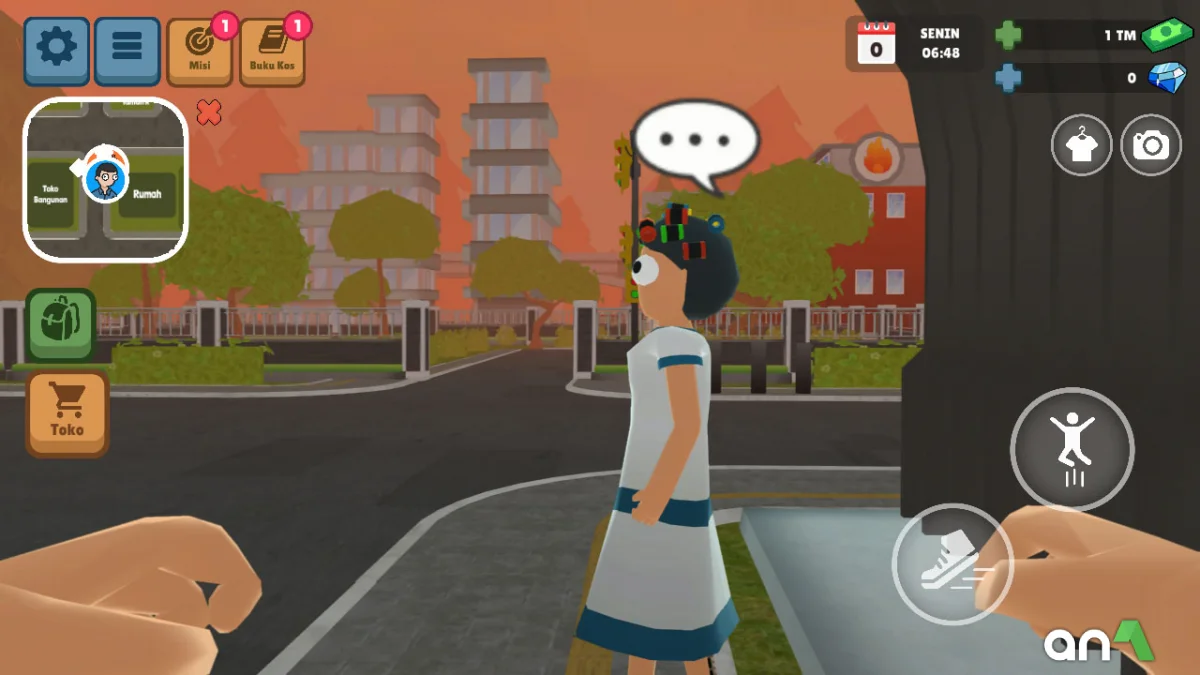This screenshot has width=1200, height=675.
Task: Add money with the green plus
Action: (1008, 36)
